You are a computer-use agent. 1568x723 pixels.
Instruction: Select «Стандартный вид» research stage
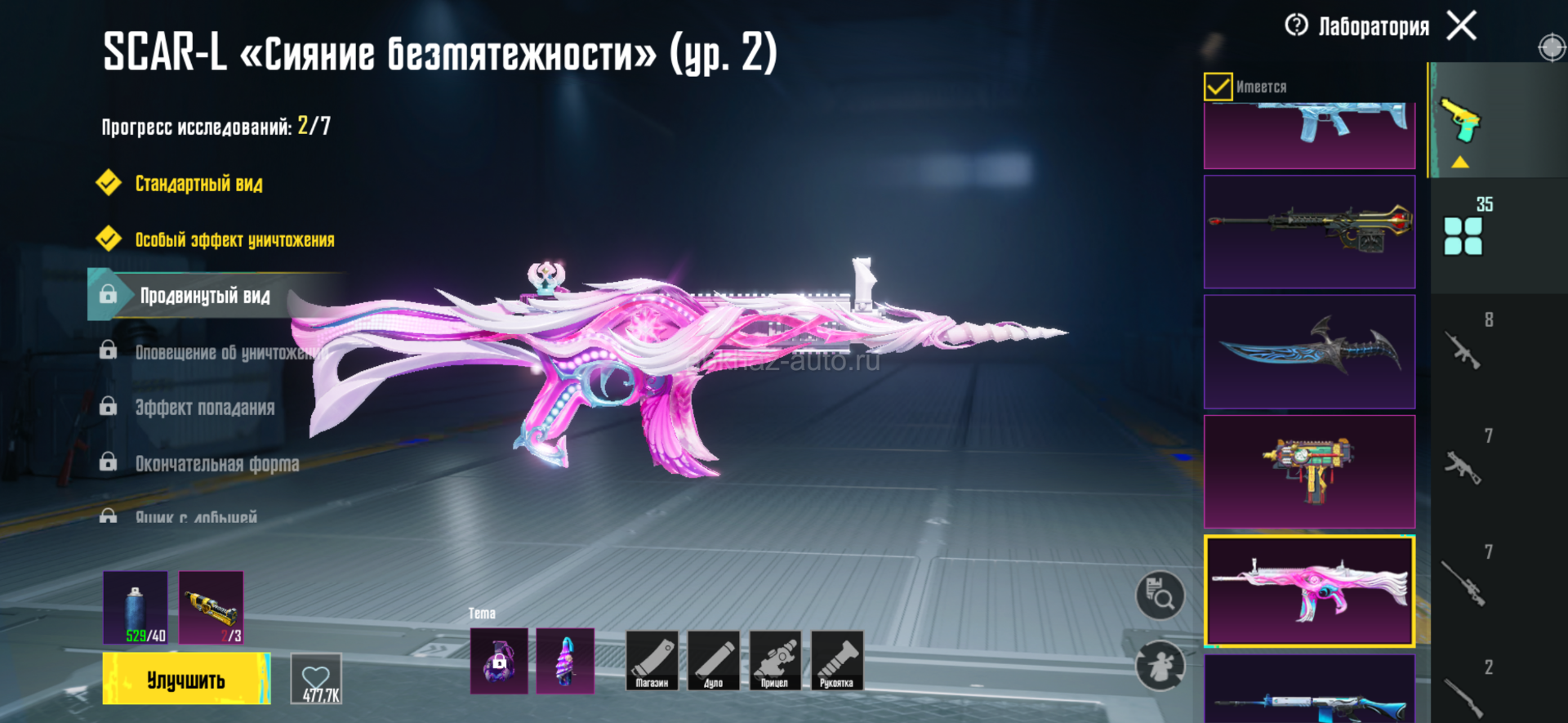pos(198,184)
